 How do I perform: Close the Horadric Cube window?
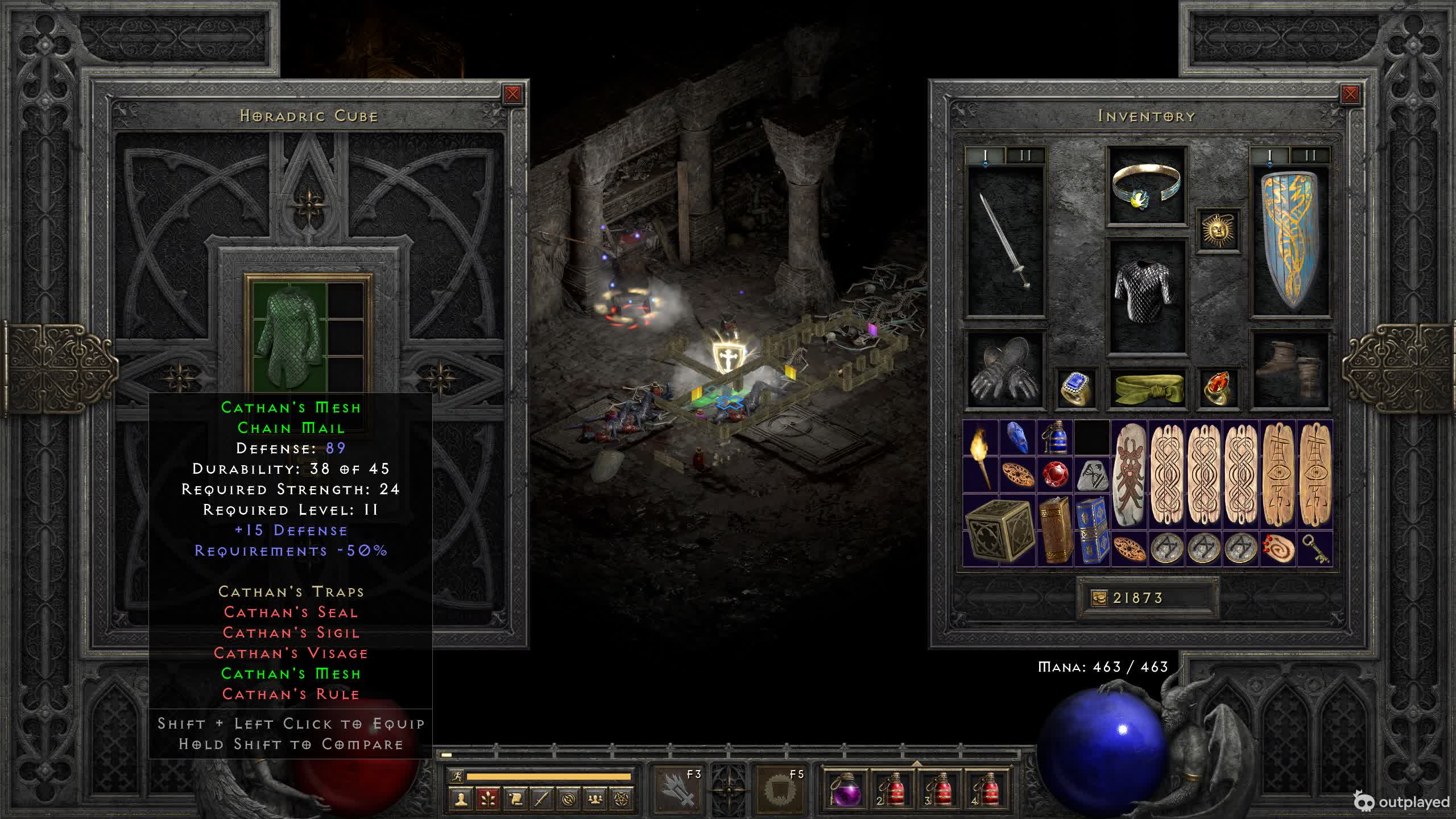click(x=512, y=94)
